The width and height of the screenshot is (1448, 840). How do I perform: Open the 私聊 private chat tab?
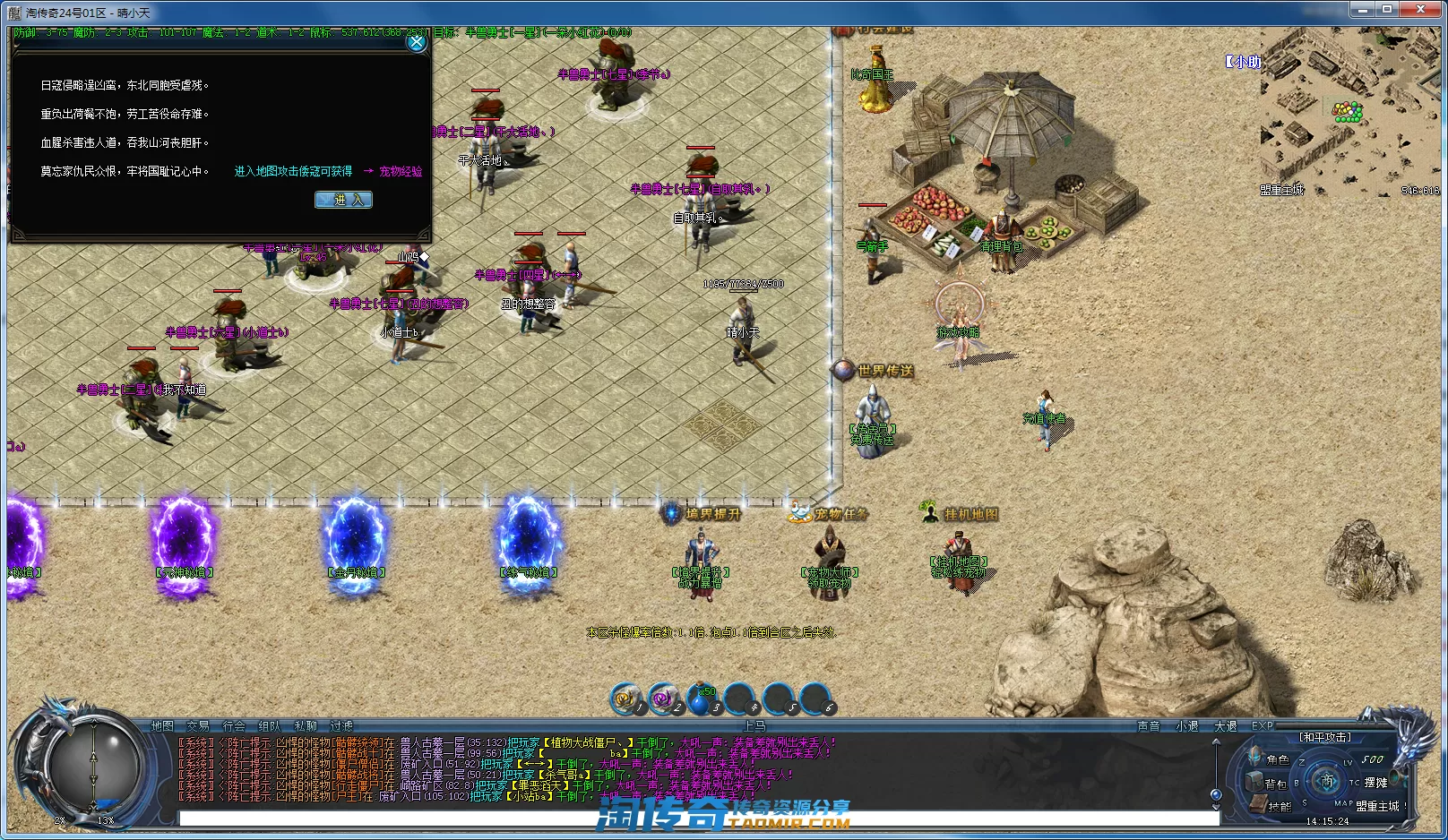306,726
